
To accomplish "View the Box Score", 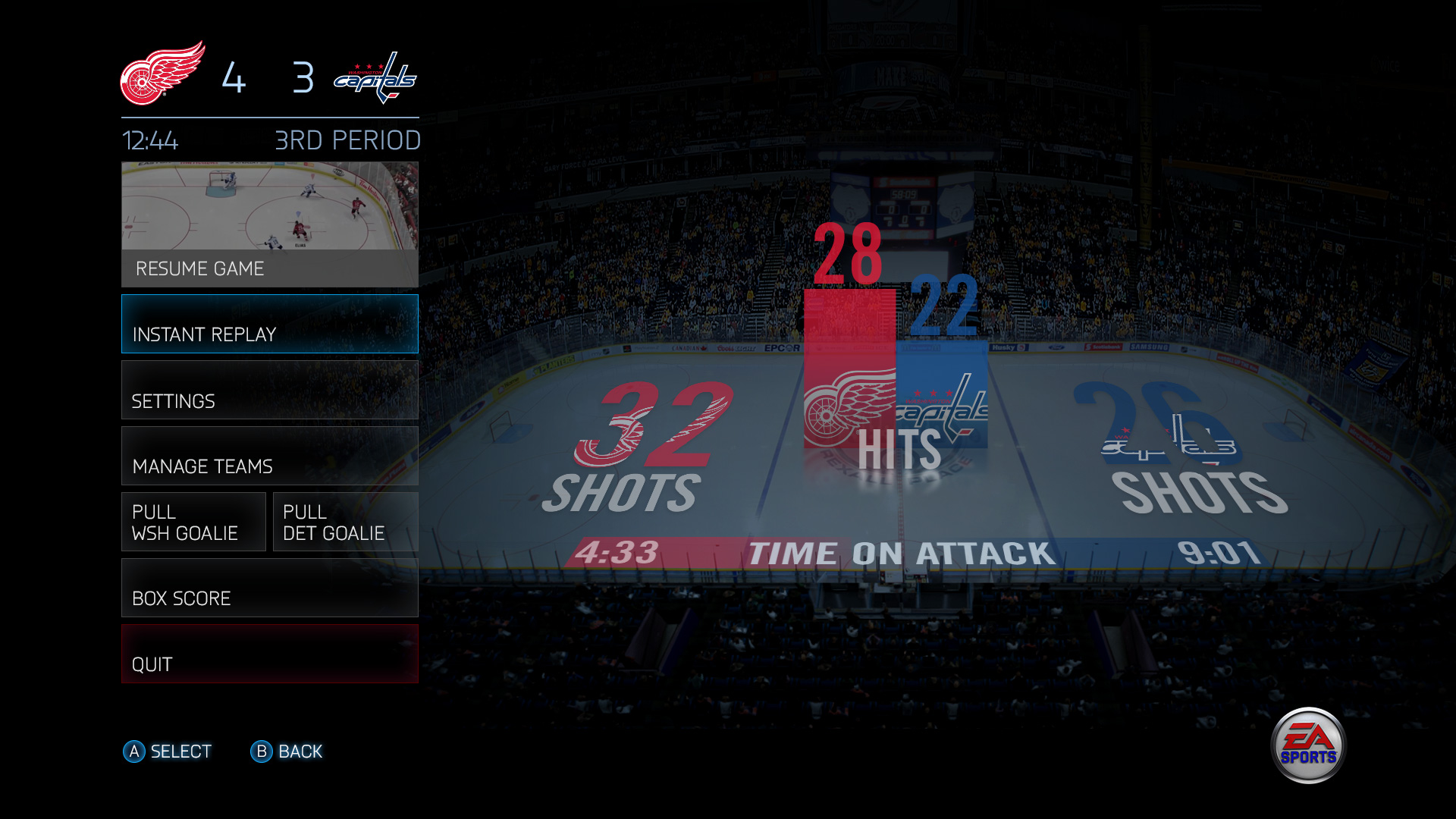I will tap(269, 588).
